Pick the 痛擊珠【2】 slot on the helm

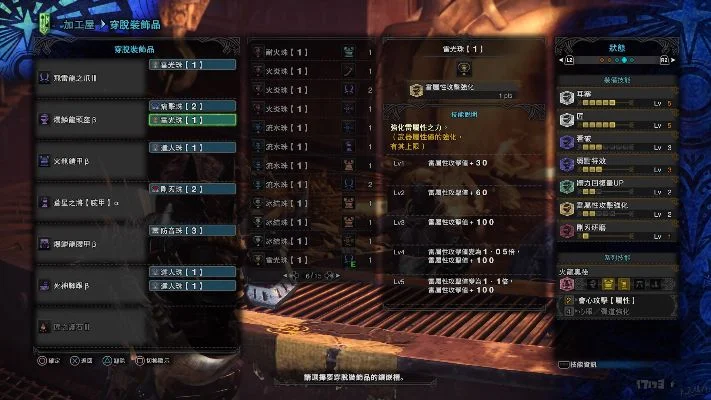tap(191, 105)
